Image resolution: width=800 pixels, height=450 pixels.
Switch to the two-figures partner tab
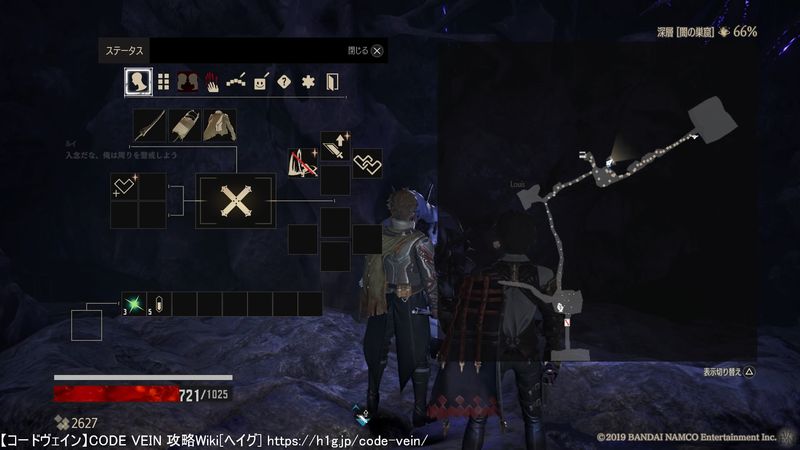pyautogui.click(x=188, y=81)
